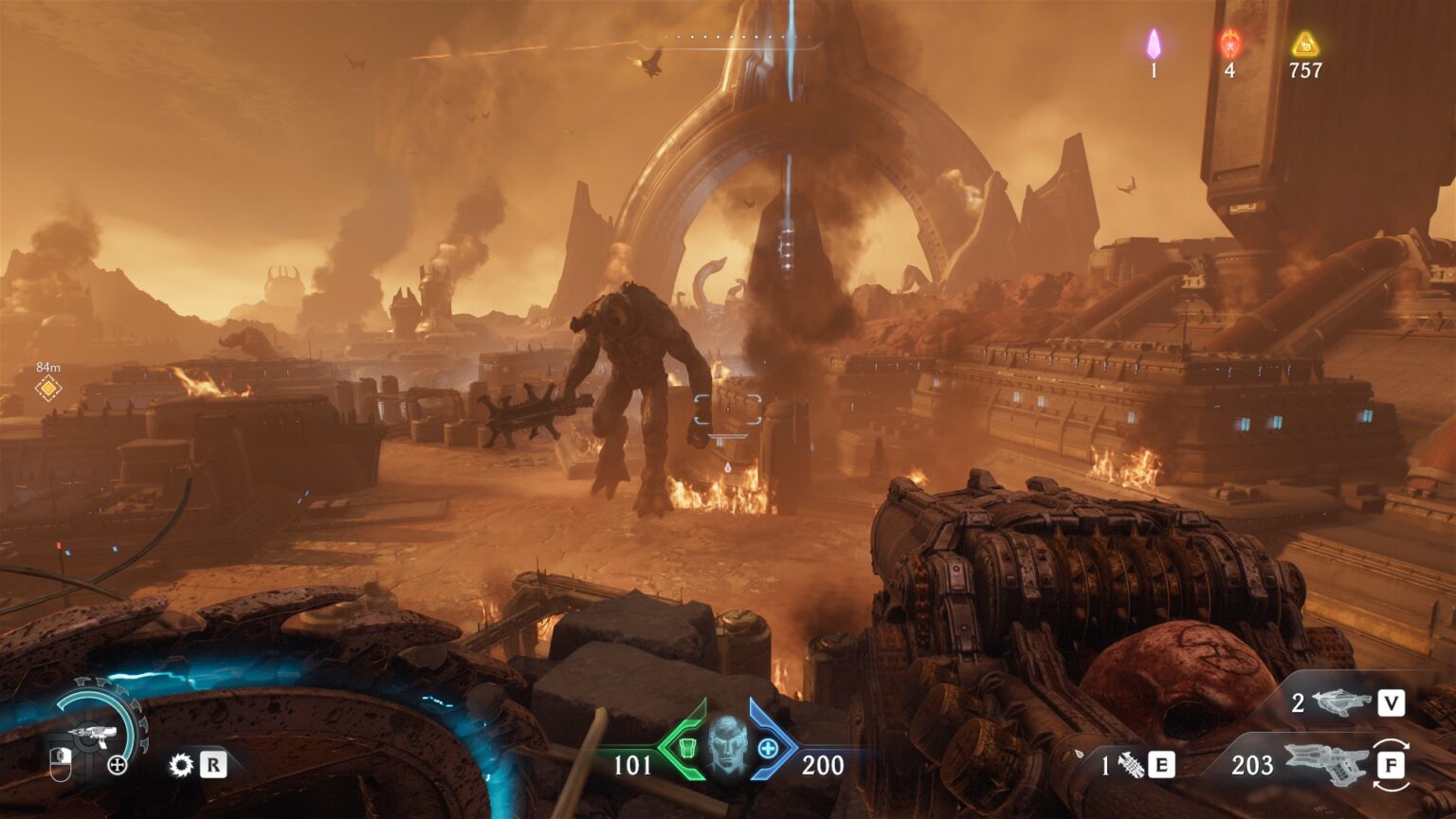Image resolution: width=1456 pixels, height=819 pixels.
Task: Select the diamond objective waypoint marker
Action: (x=48, y=388)
